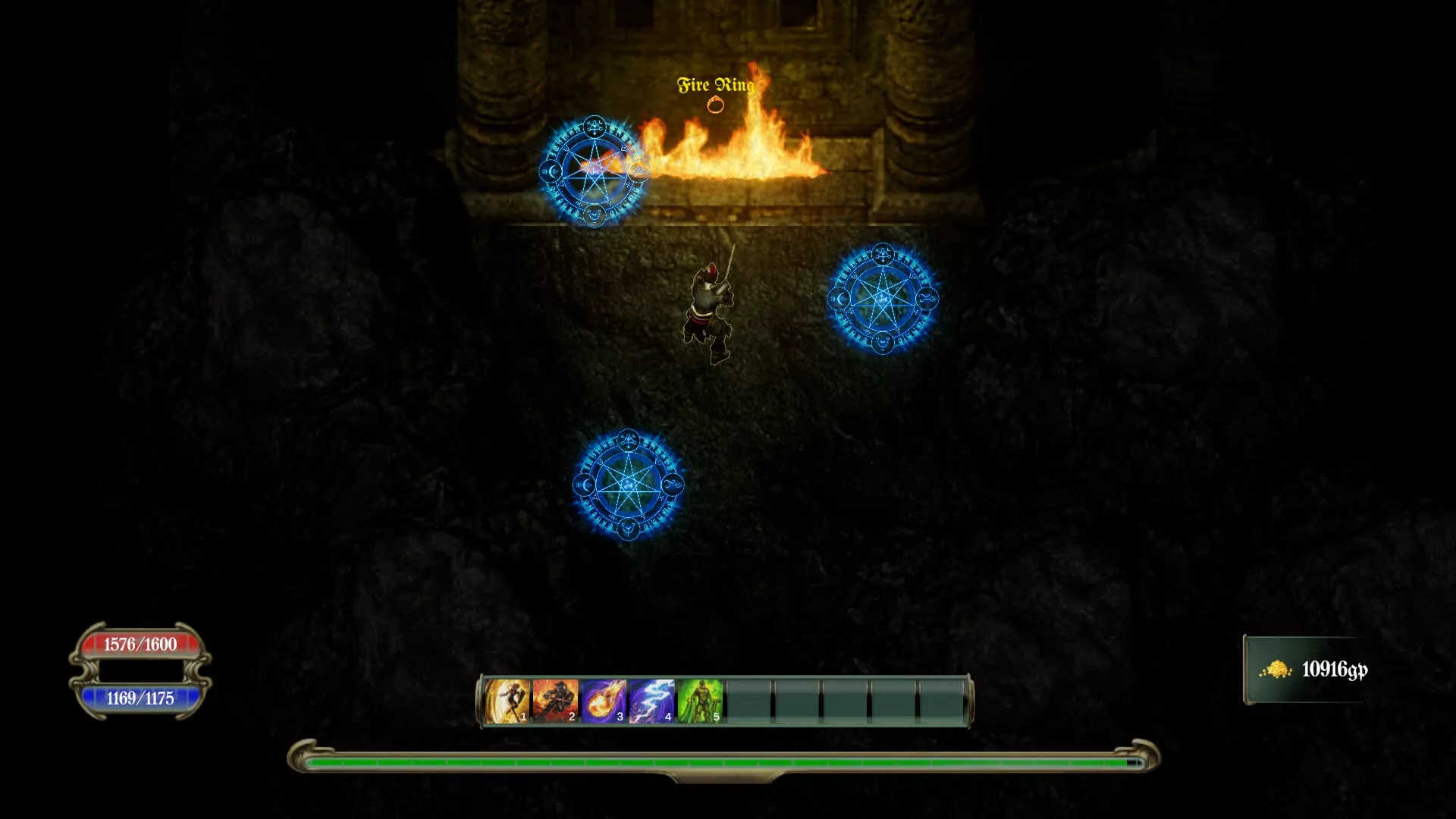Use the fiery charging warrior ability
Viewport: 1456px width, 819px height.
click(555, 701)
